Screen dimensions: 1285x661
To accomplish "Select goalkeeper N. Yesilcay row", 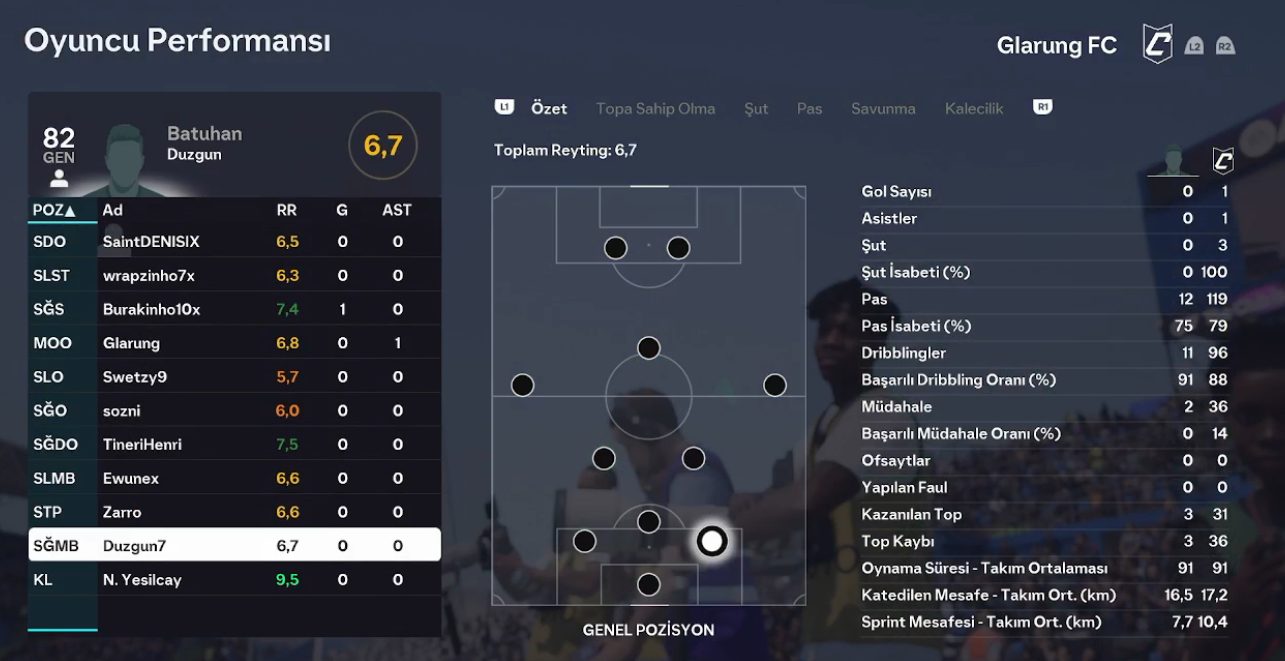I will 142,580.
